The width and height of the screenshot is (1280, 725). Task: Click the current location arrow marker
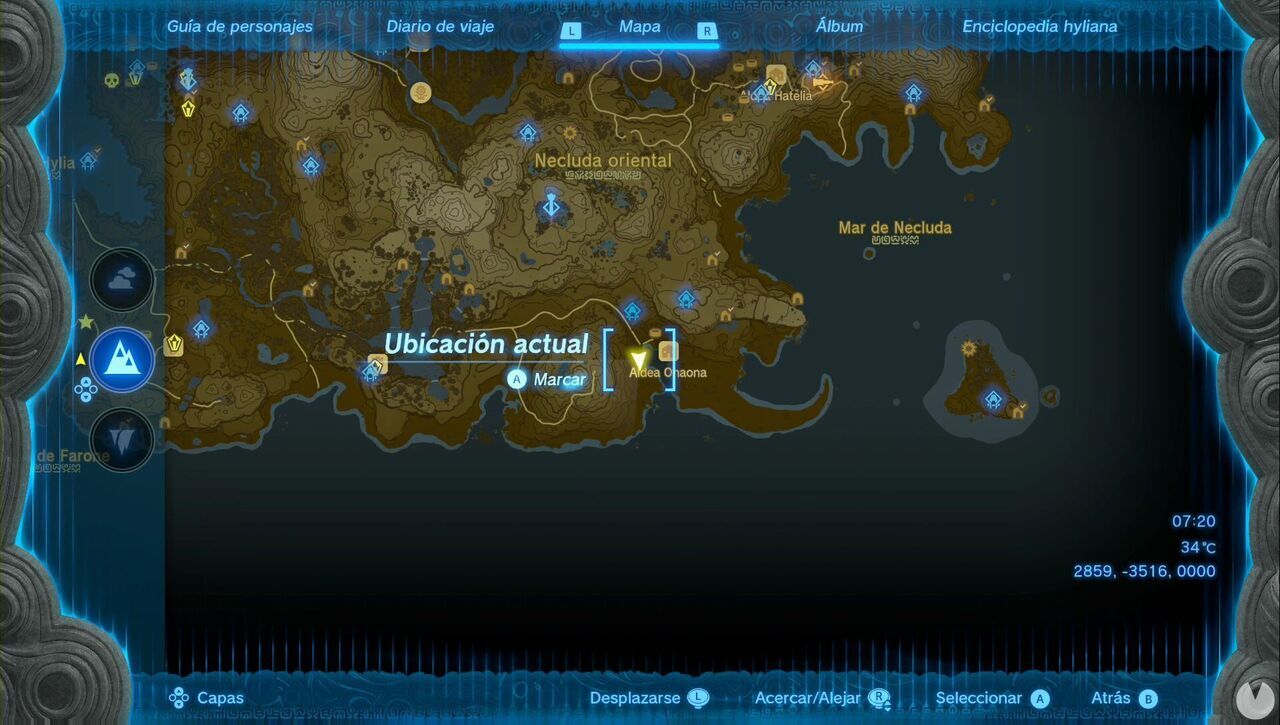pos(638,357)
